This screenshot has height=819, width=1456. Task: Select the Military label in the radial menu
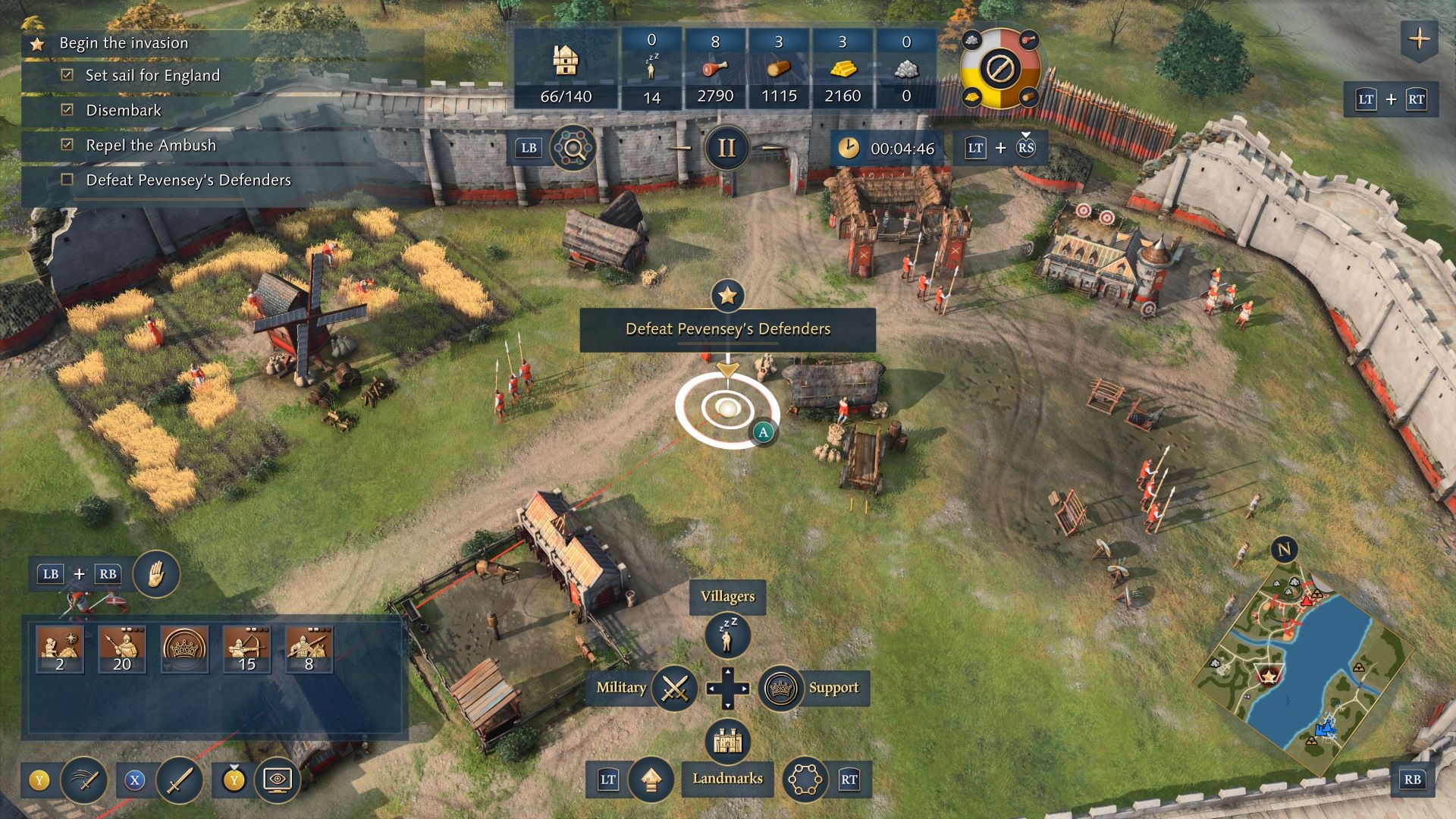click(x=622, y=689)
